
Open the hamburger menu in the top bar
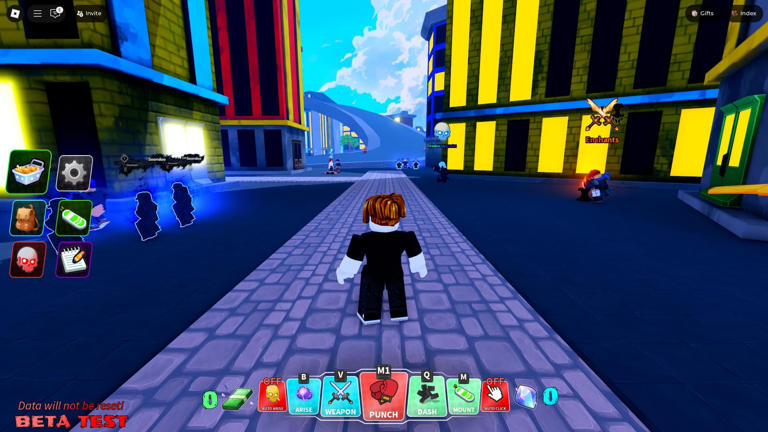[37, 13]
